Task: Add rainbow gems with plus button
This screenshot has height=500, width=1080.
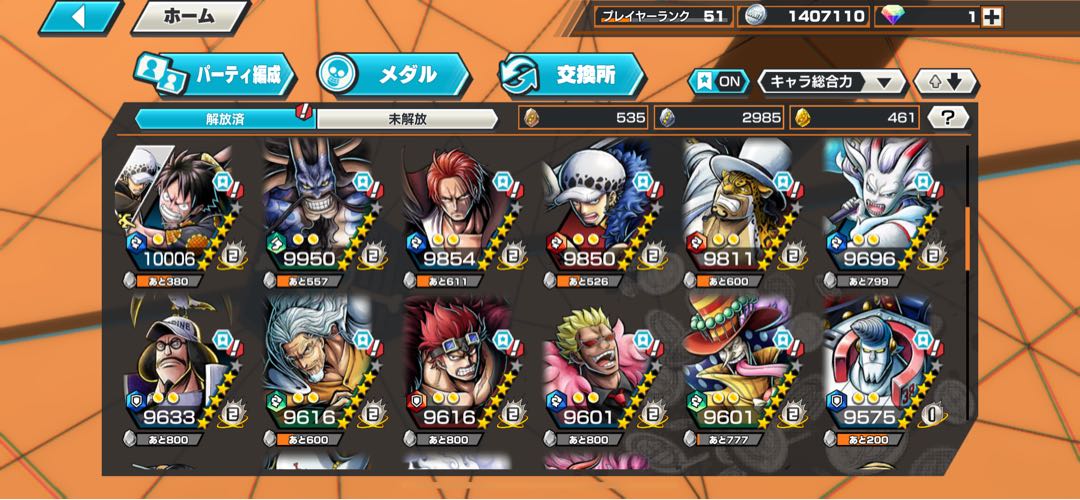Action: (992, 17)
